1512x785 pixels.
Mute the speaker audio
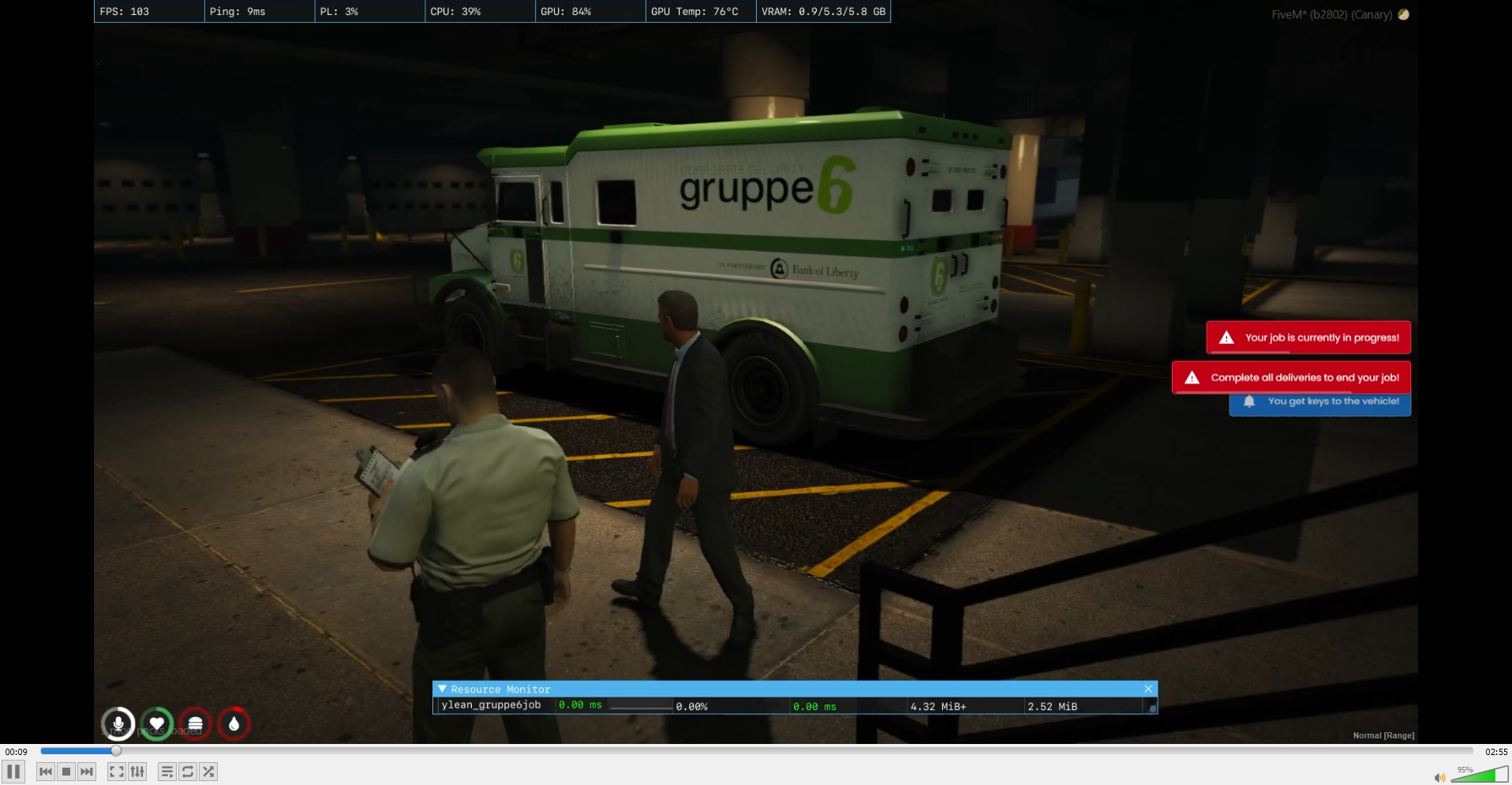tap(1439, 778)
